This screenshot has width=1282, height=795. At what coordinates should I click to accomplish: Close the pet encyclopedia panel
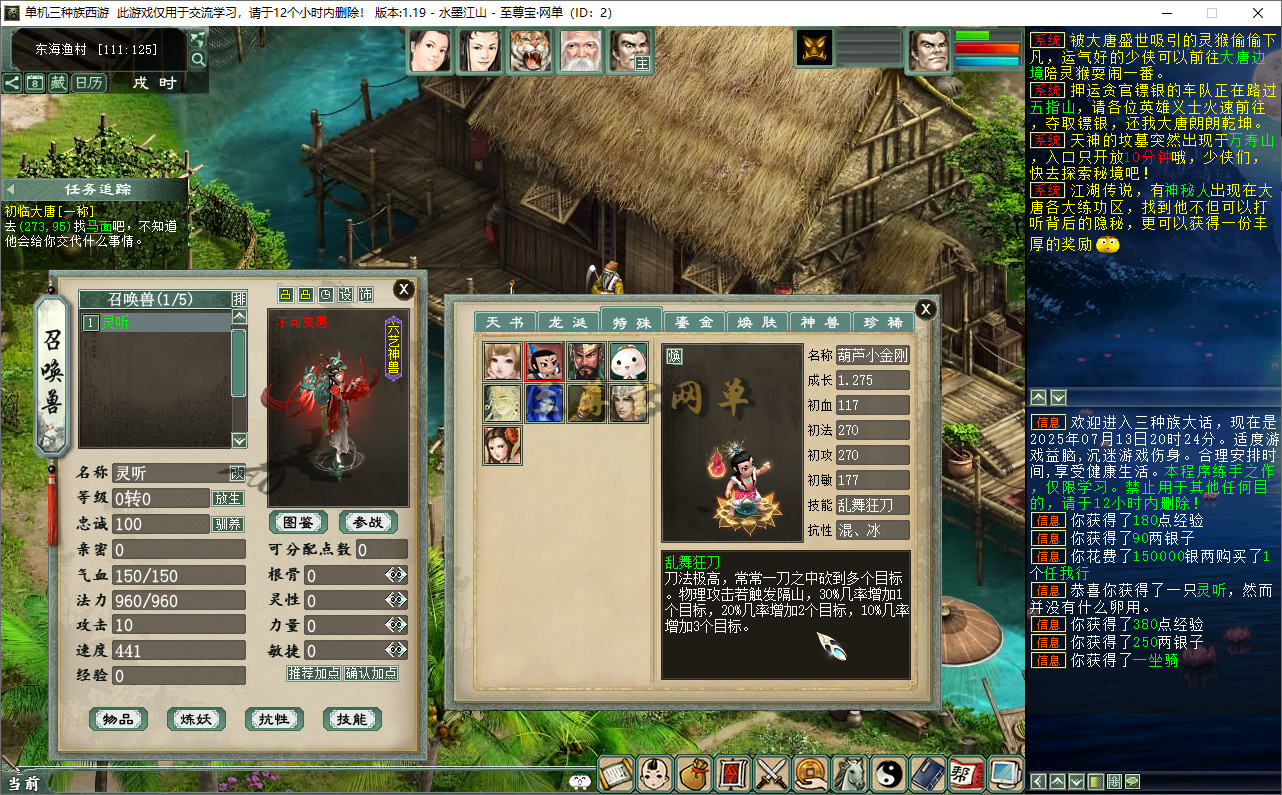tap(925, 309)
